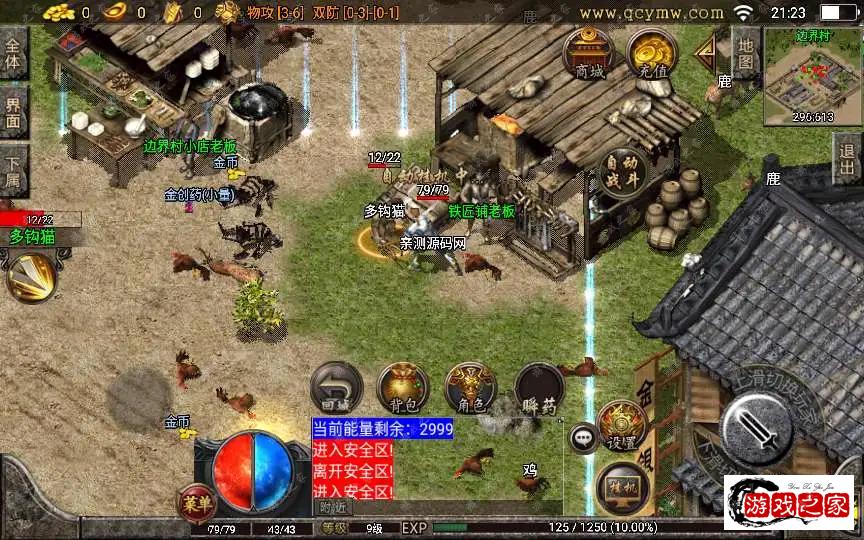Image resolution: width=864 pixels, height=540 pixels.
Task: Open the chat speech bubble
Action: pyautogui.click(x=583, y=437)
